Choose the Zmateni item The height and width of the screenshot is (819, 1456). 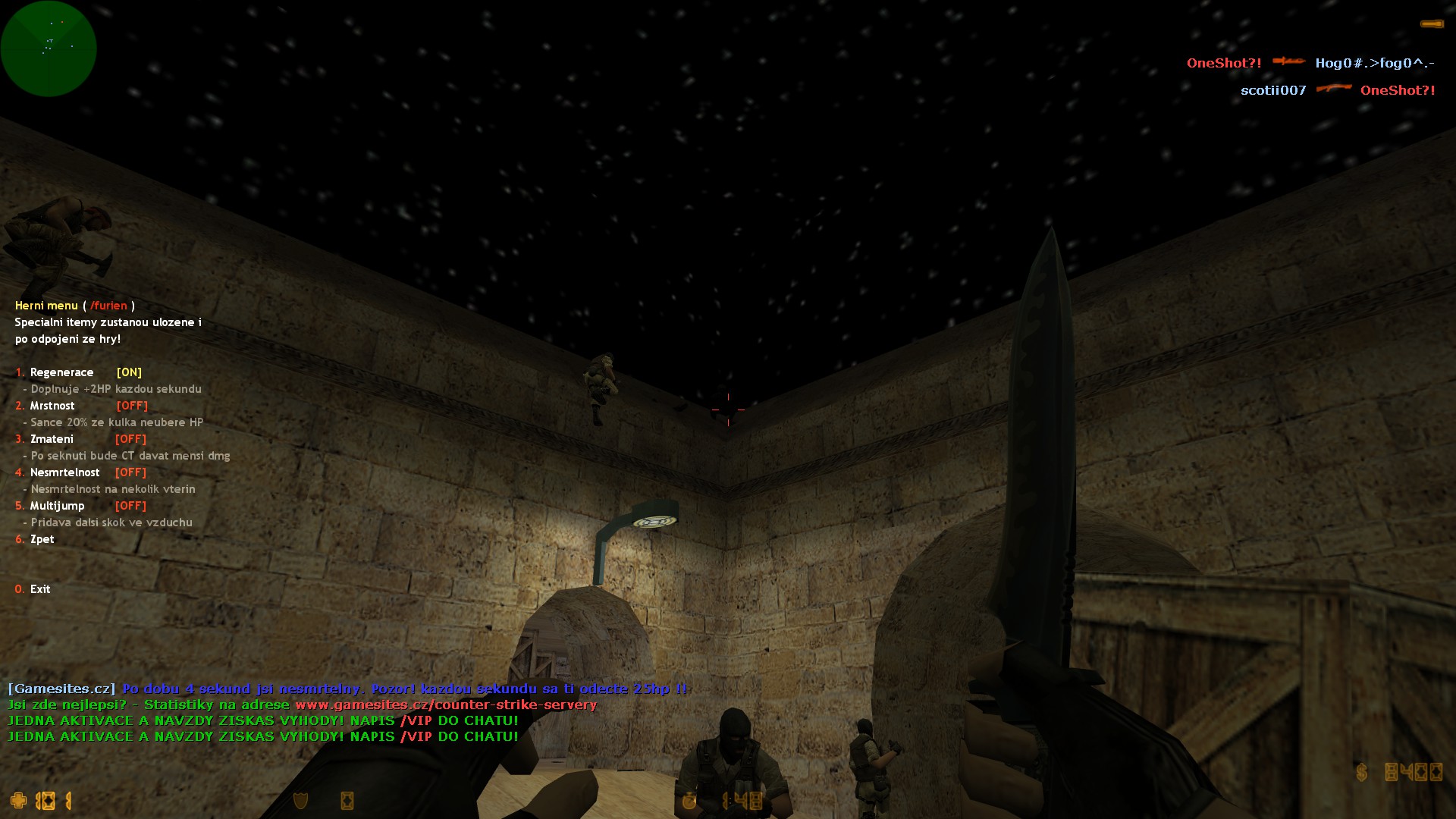52,439
